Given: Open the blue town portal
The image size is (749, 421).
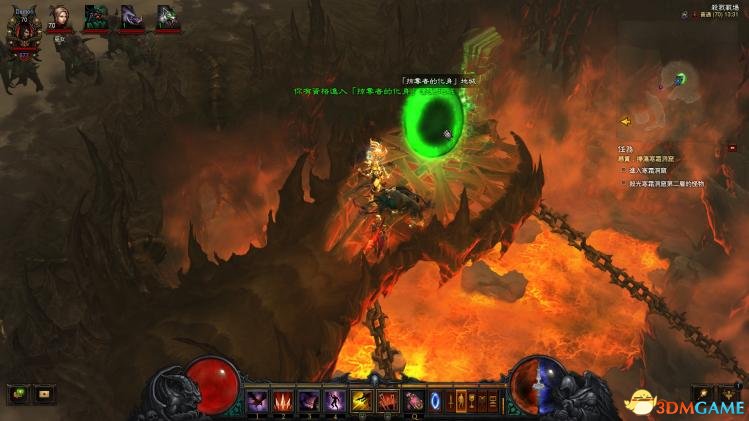Looking at the screenshot, I should tap(435, 401).
